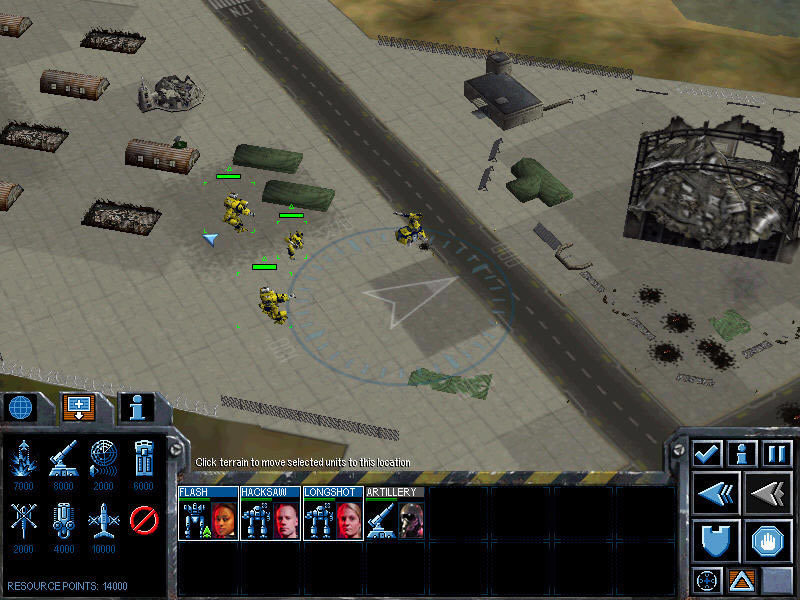Image resolution: width=800 pixels, height=600 pixels.
Task: Select the ARTILLERY unit card
Action: pos(396,514)
